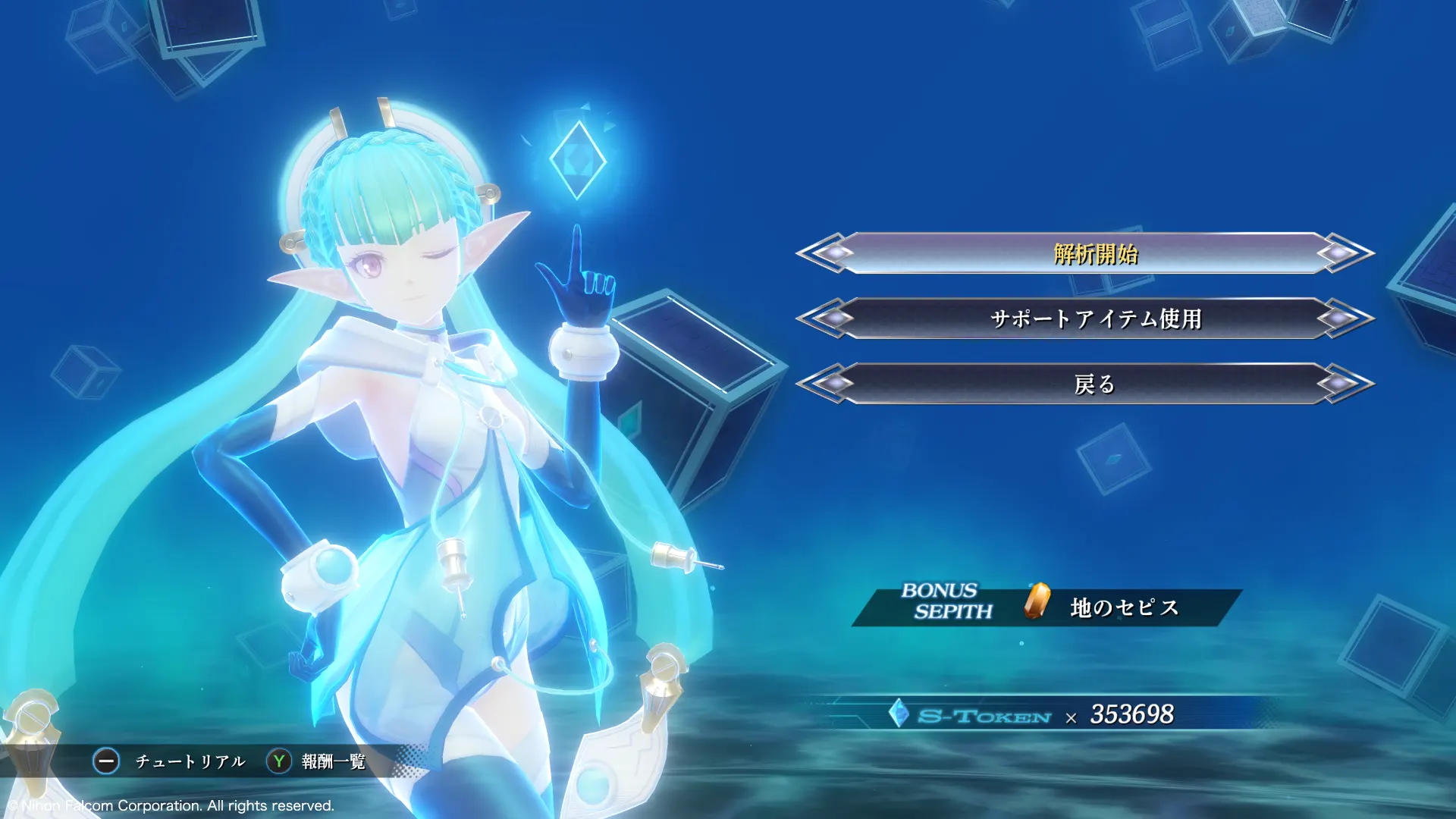Go back with the 戻る option
The image size is (1456, 819).
(1095, 384)
